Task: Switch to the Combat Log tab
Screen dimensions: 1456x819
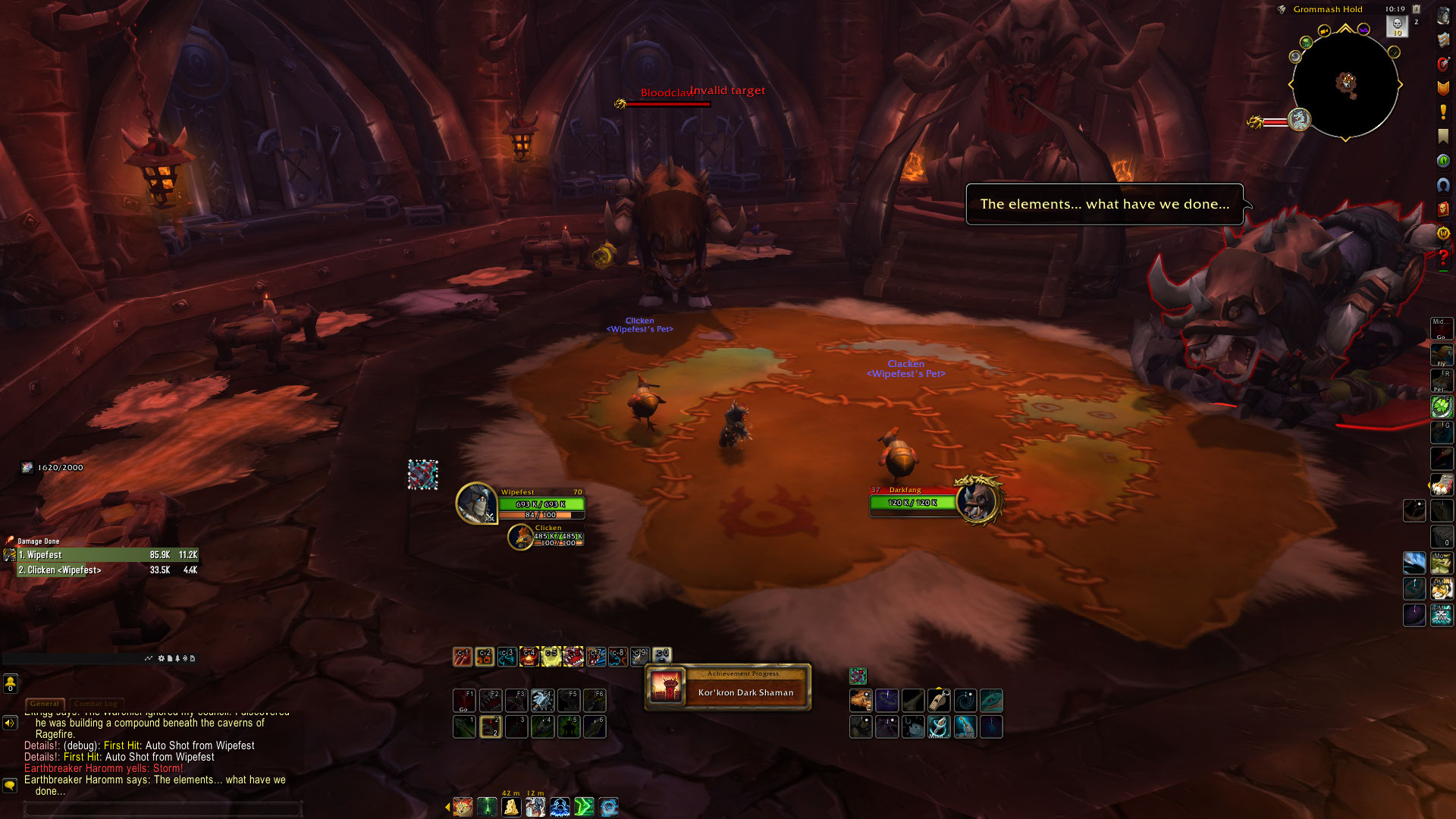Action: (x=96, y=704)
